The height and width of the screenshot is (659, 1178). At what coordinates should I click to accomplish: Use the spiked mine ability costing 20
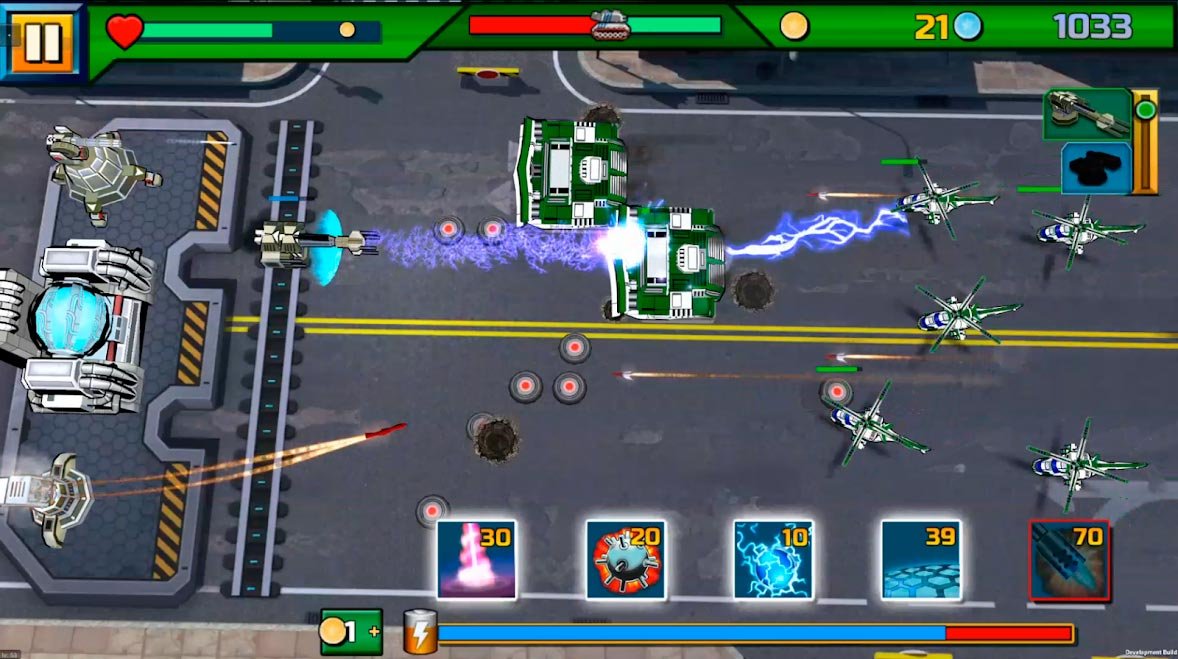625,559
